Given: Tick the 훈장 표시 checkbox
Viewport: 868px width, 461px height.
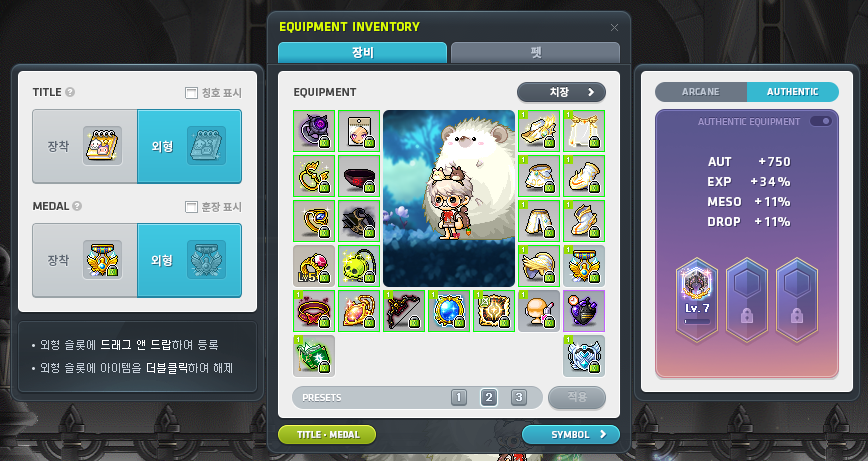Looking at the screenshot, I should click(192, 207).
